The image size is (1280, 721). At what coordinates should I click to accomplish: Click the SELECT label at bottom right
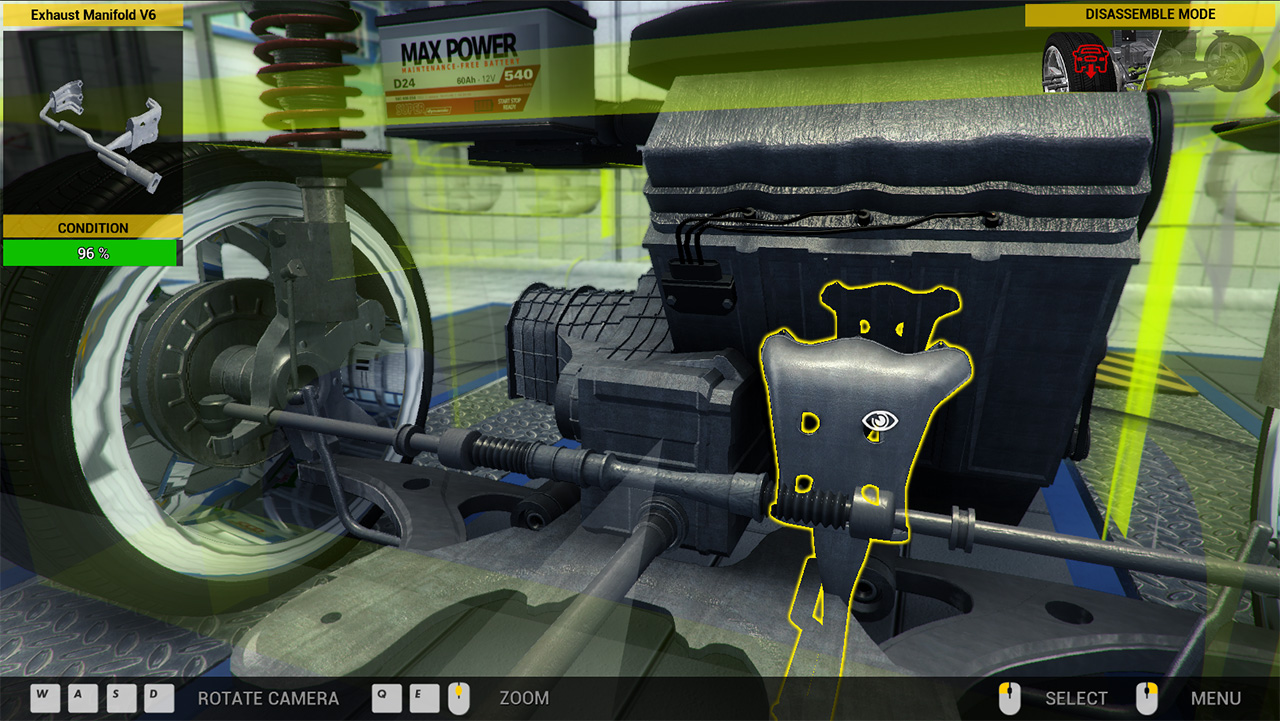coord(1075,698)
